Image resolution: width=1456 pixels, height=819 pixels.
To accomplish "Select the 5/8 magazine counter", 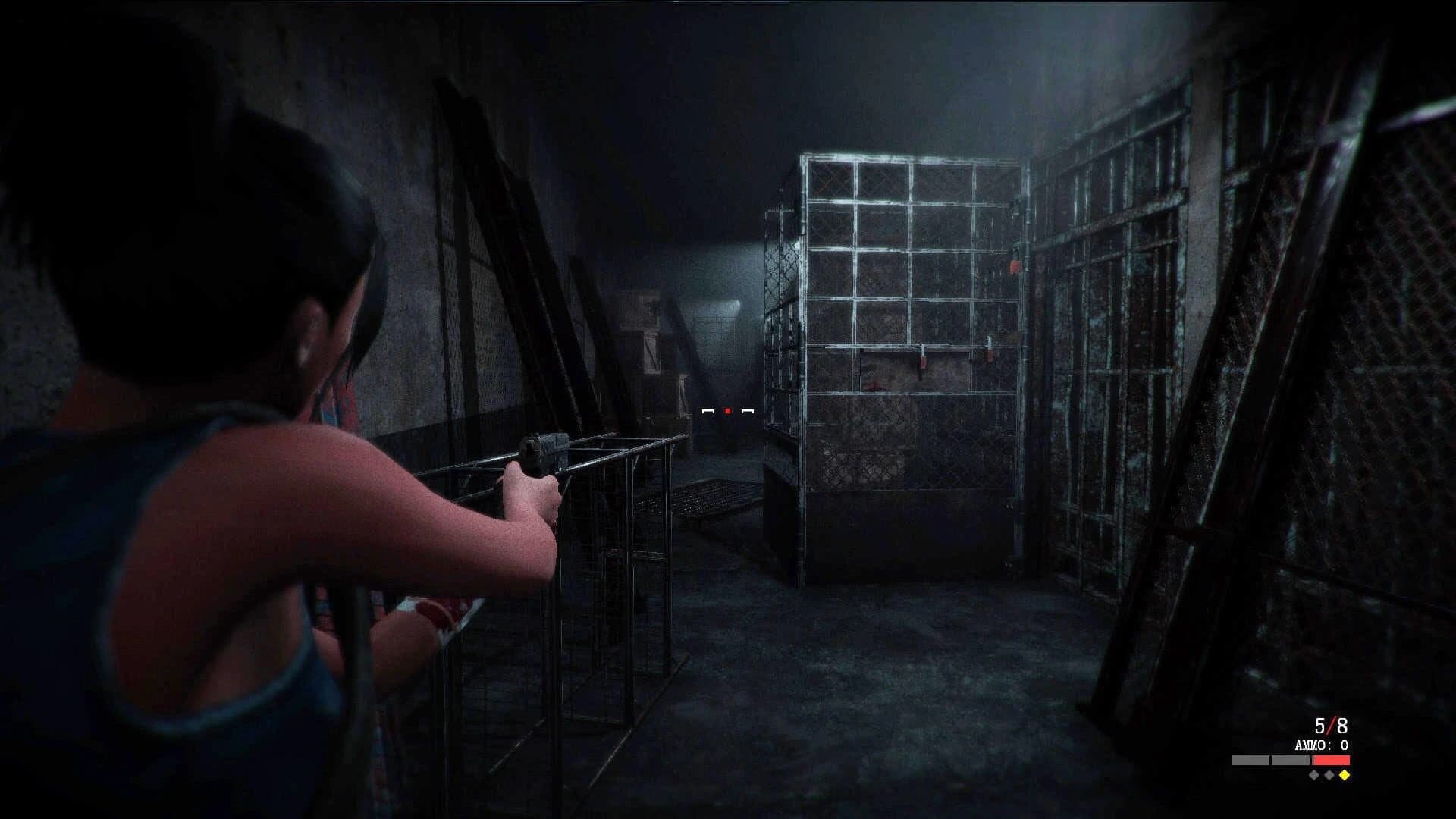I will 1330,726.
